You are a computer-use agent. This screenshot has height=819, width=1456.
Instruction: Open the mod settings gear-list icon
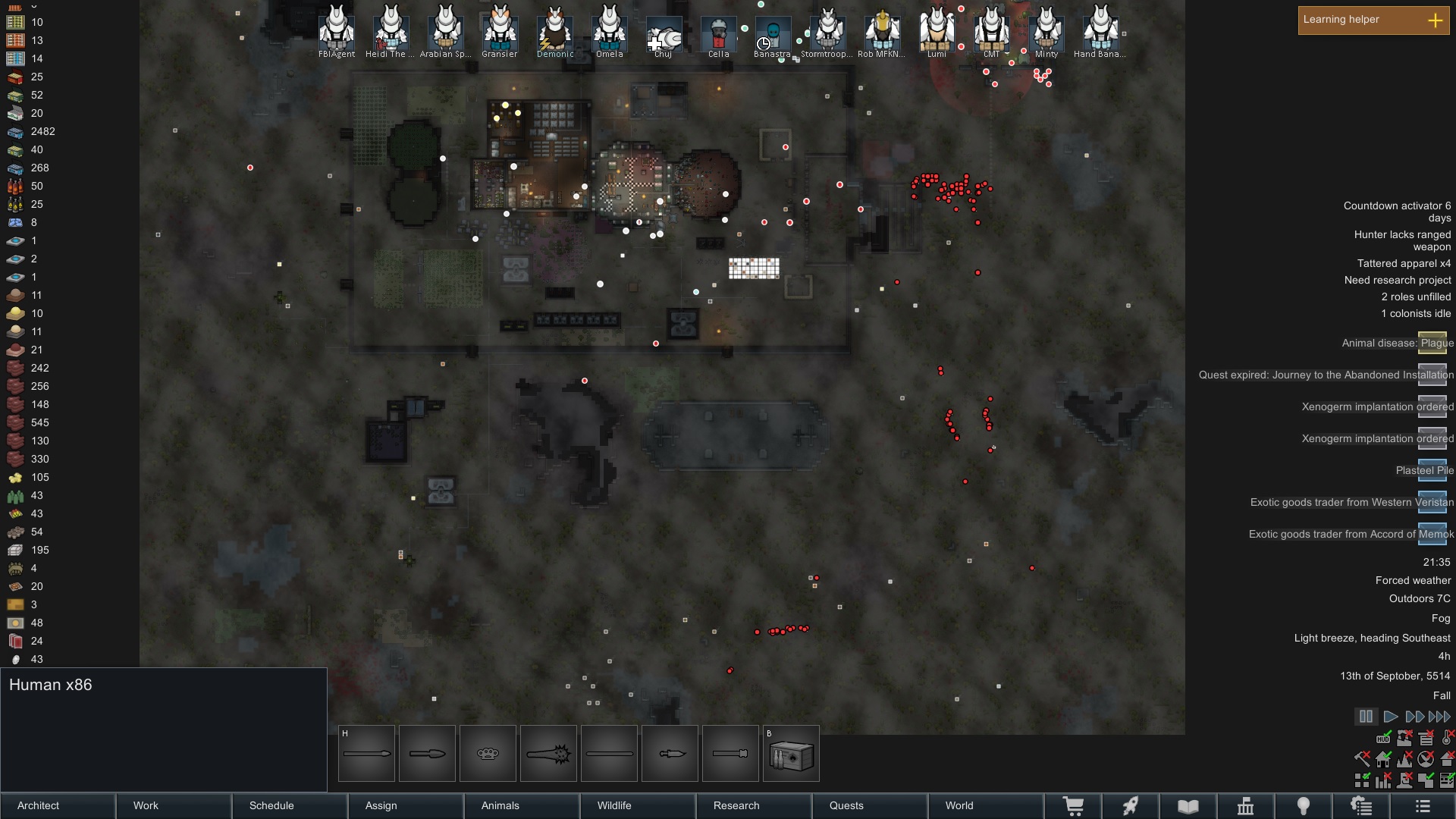[x=1360, y=806]
